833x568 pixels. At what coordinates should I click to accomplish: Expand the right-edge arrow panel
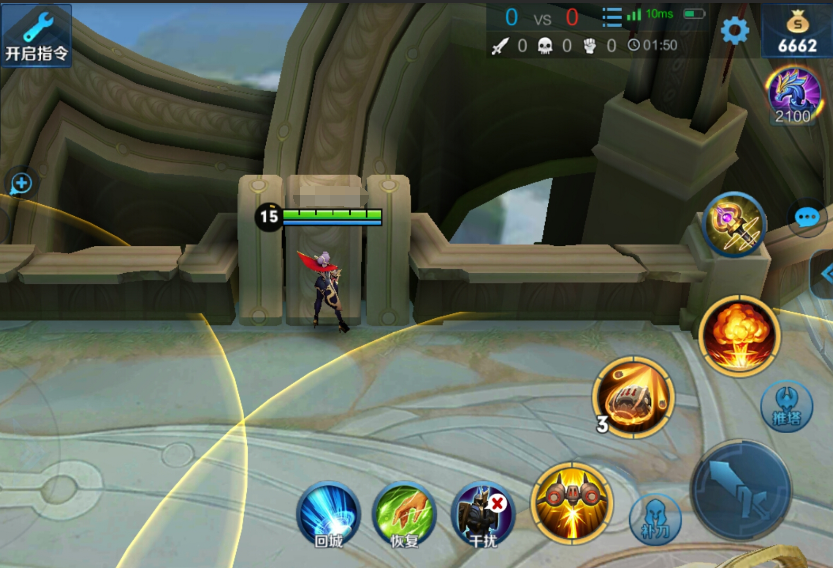coord(825,273)
